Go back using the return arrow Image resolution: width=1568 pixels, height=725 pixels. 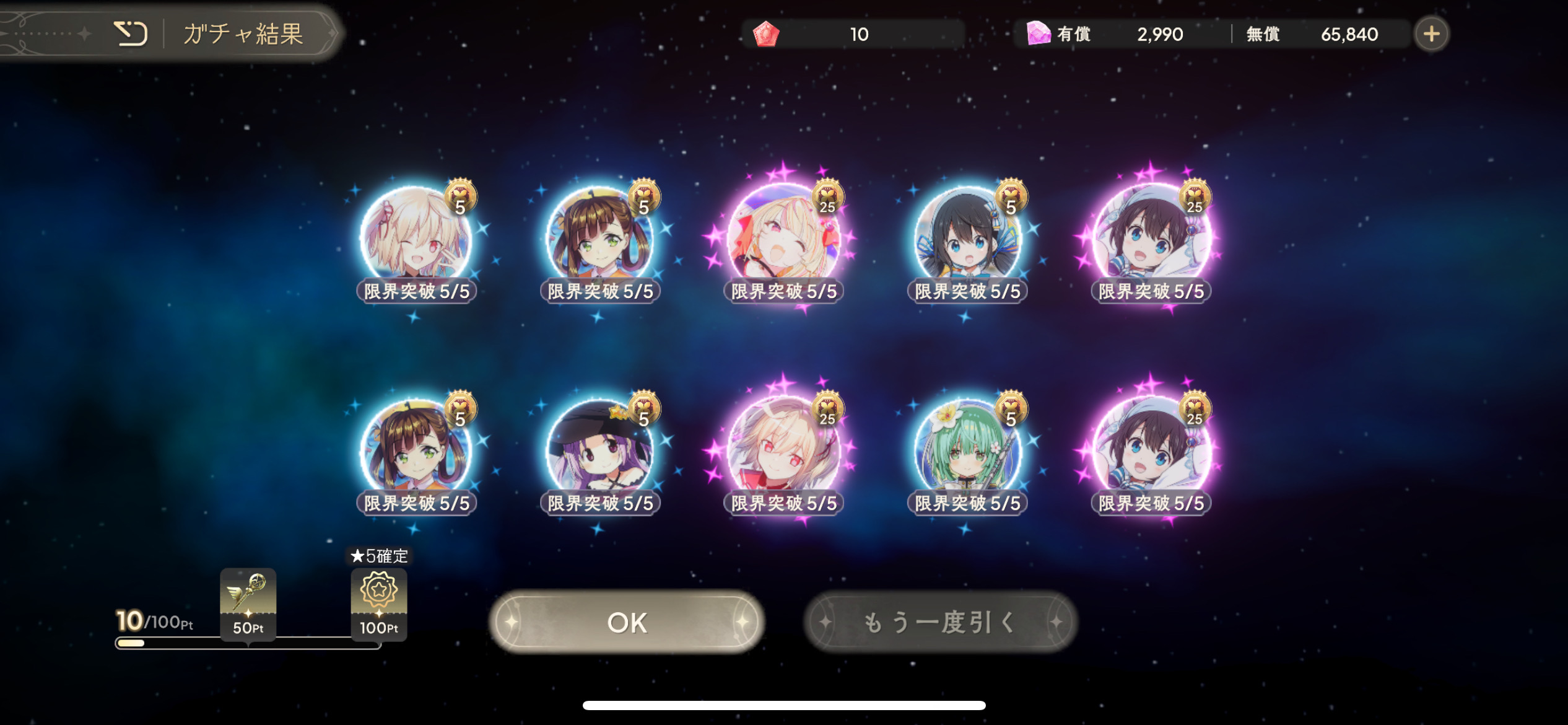pyautogui.click(x=131, y=33)
